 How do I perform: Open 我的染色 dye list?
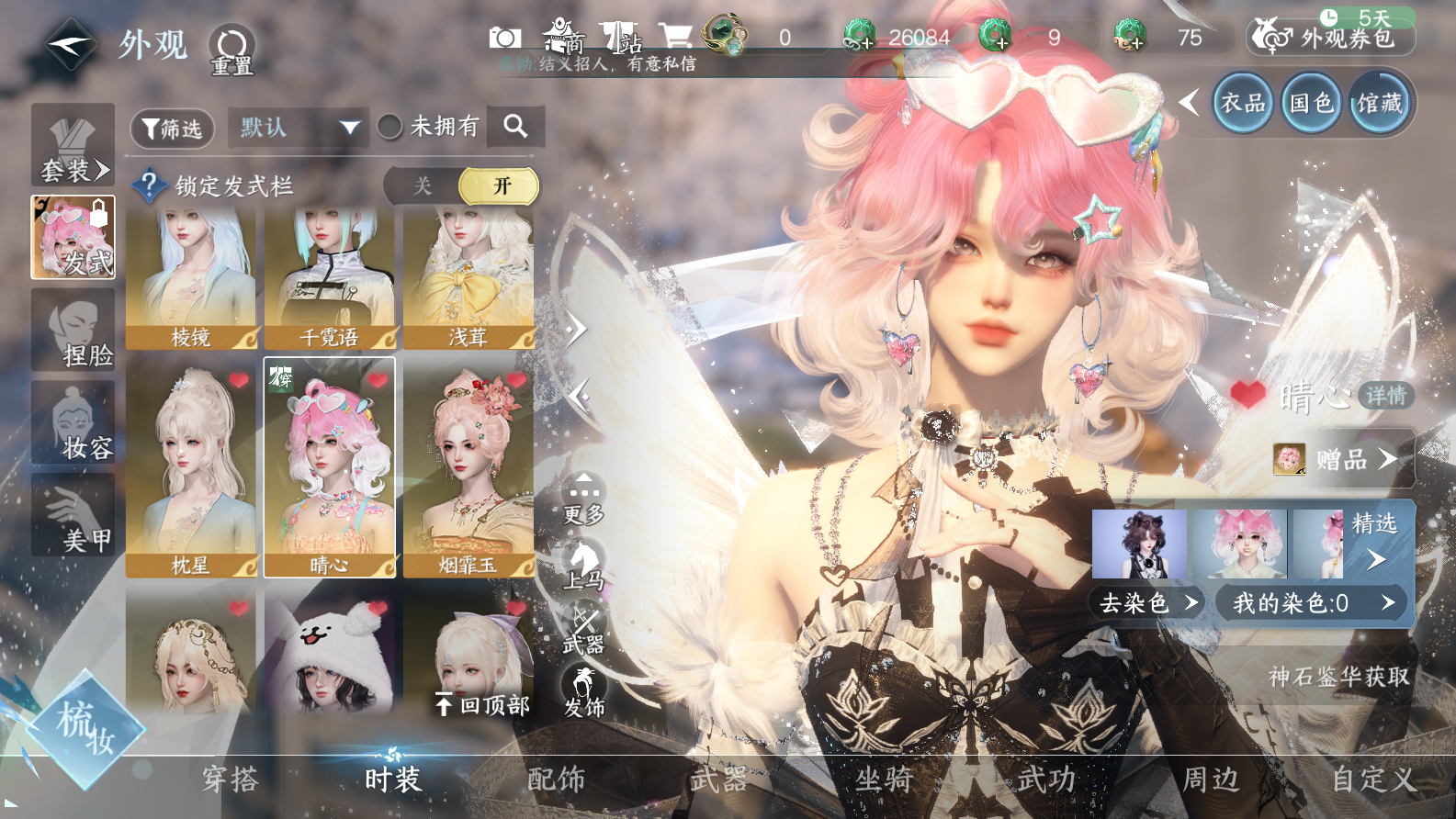click(1311, 603)
